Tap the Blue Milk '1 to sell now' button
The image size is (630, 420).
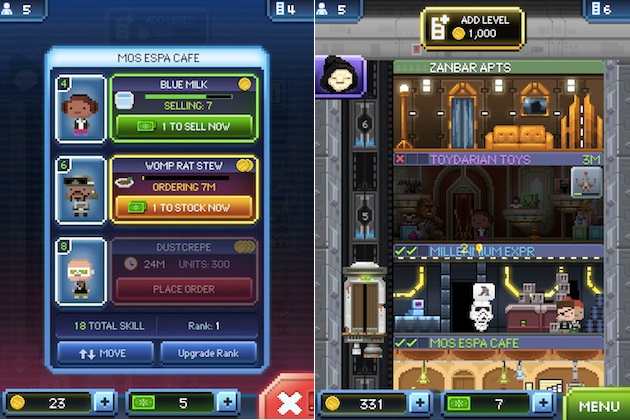[181, 128]
